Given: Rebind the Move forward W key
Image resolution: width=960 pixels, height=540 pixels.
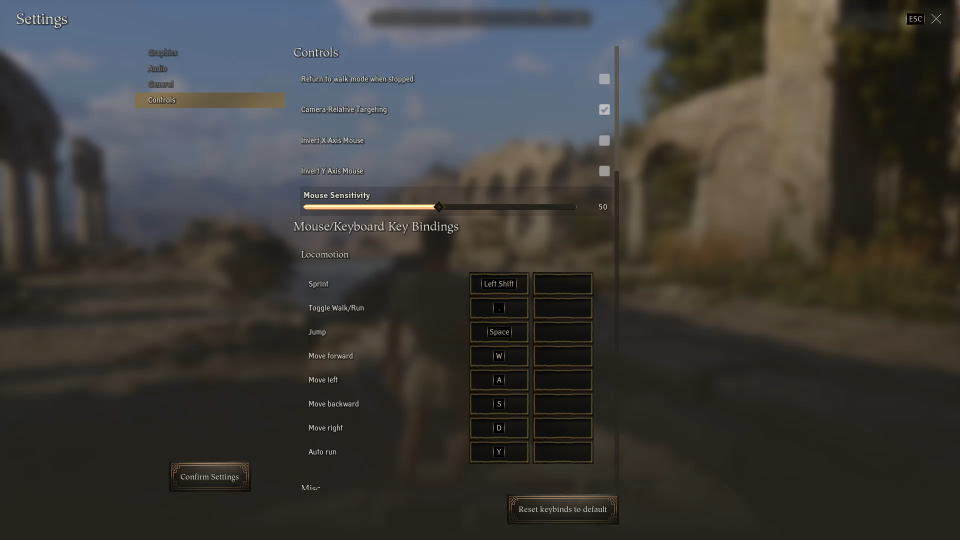Looking at the screenshot, I should pos(499,356).
